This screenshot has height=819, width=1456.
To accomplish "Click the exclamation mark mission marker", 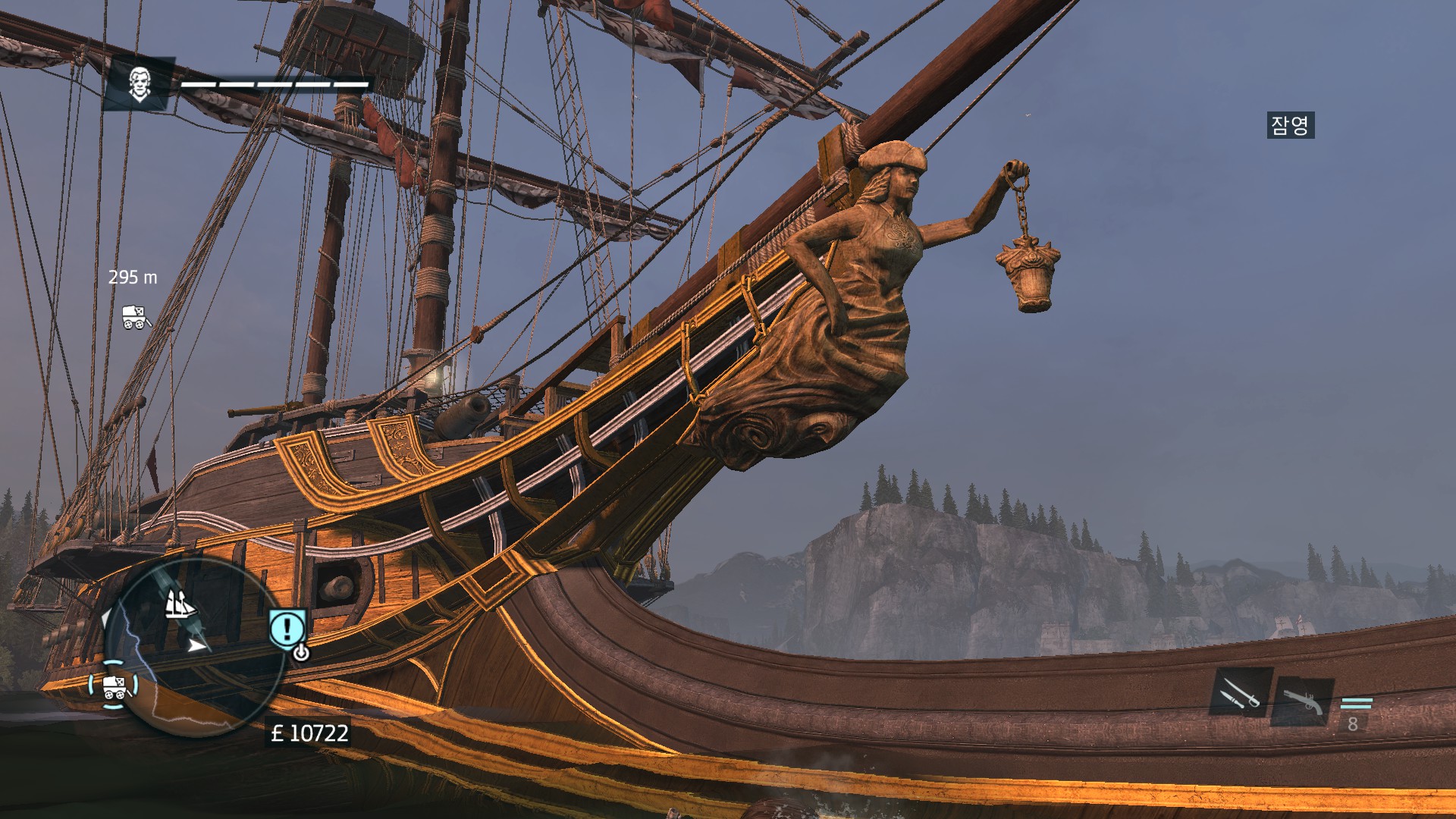I will (287, 629).
